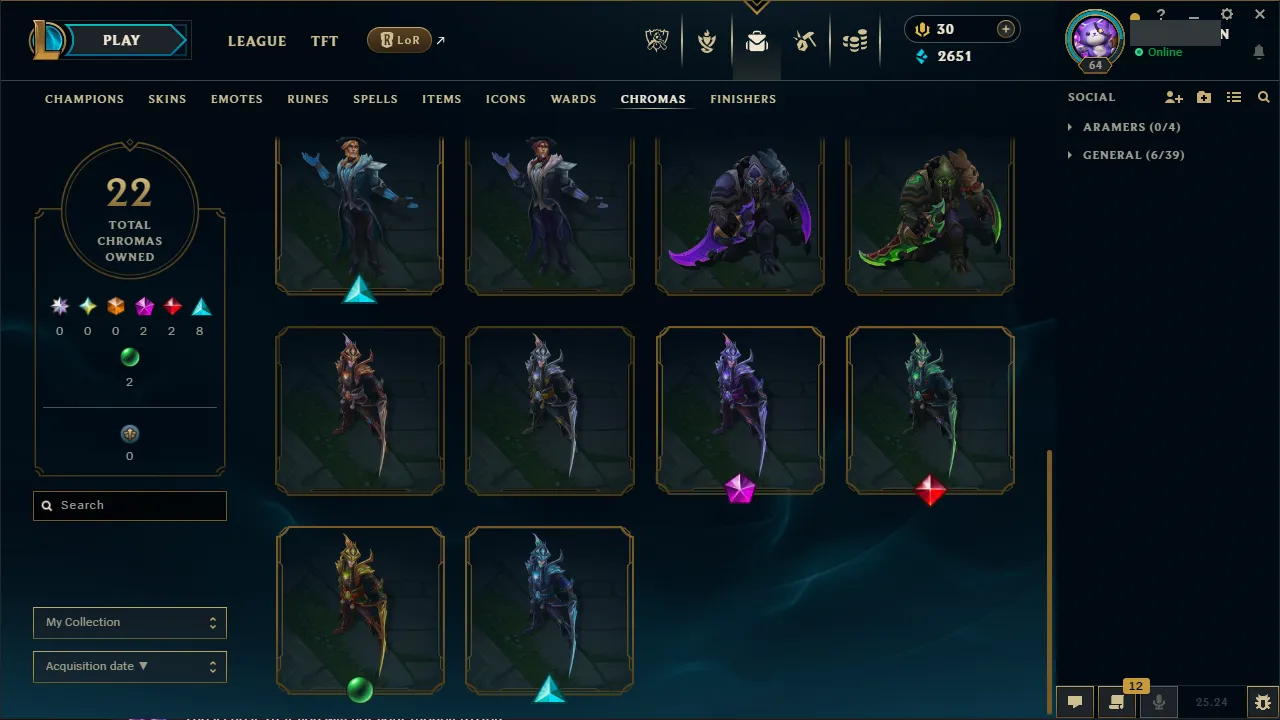Open the social options list icon
The image size is (1280, 720).
pyautogui.click(x=1233, y=97)
